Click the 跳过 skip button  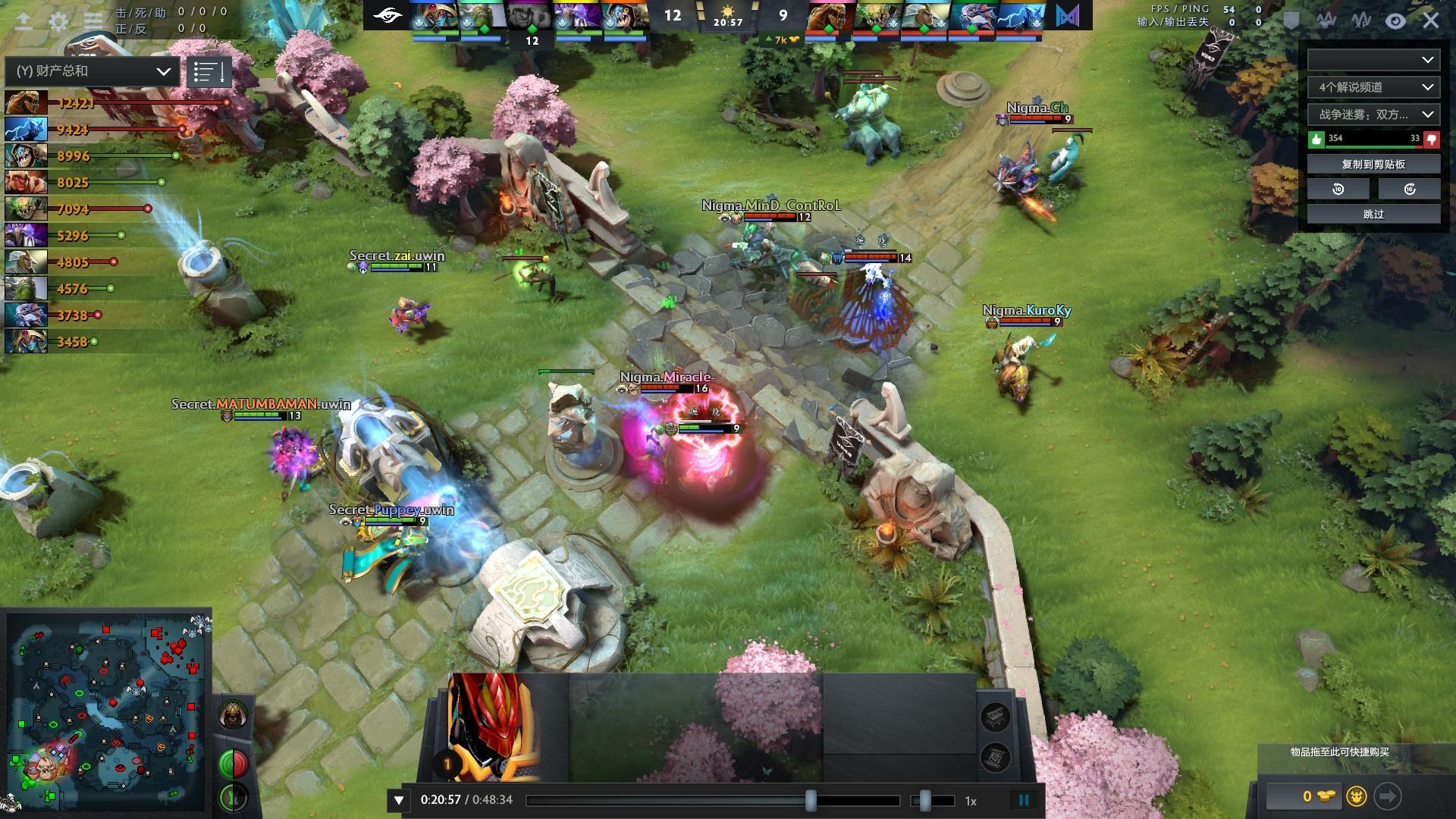tap(1373, 214)
